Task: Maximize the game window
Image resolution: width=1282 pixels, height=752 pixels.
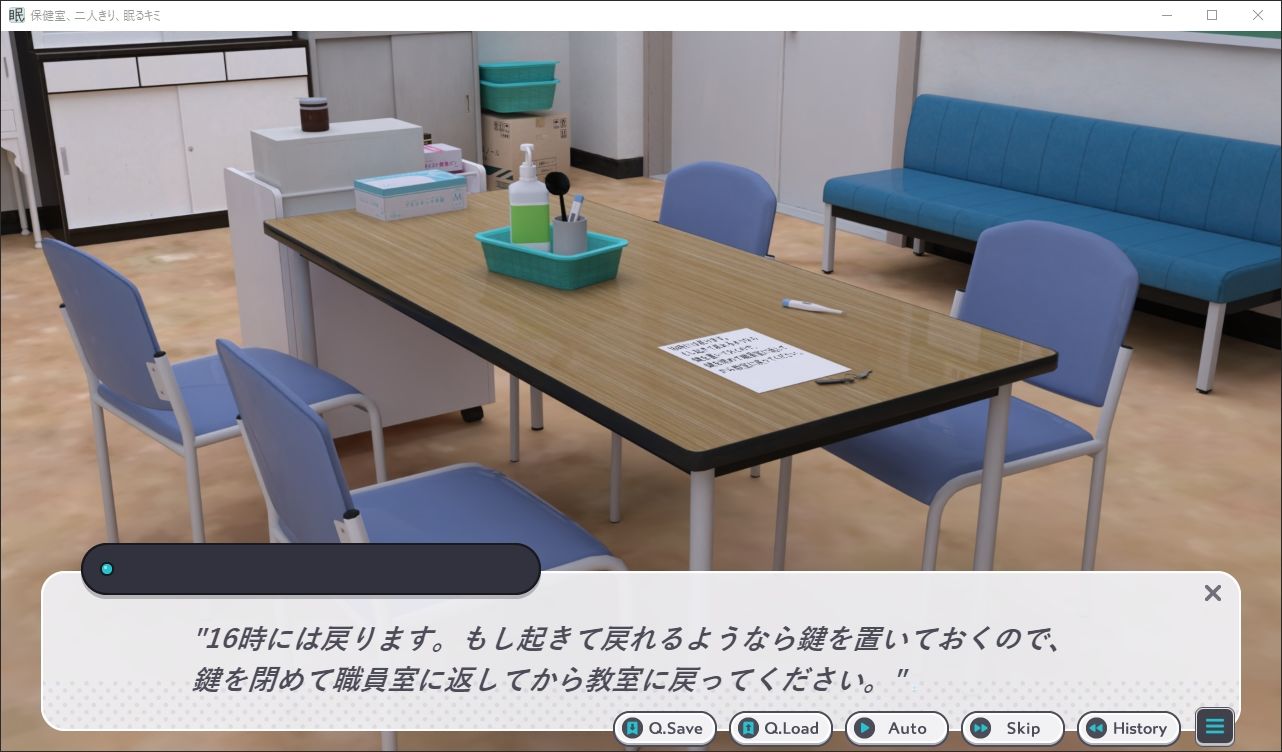Action: click(x=1211, y=15)
